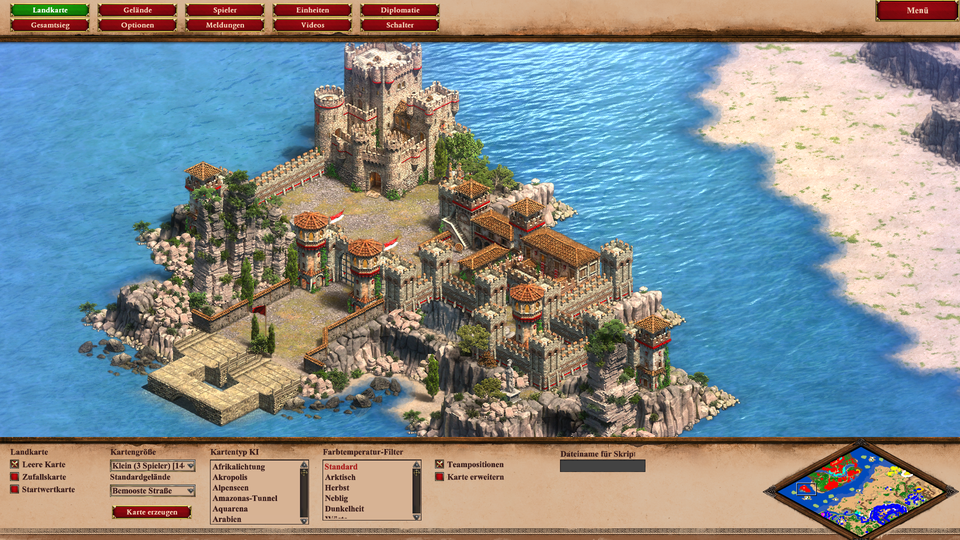
Task: Select the Zufallskarte map option
Action: [15, 477]
